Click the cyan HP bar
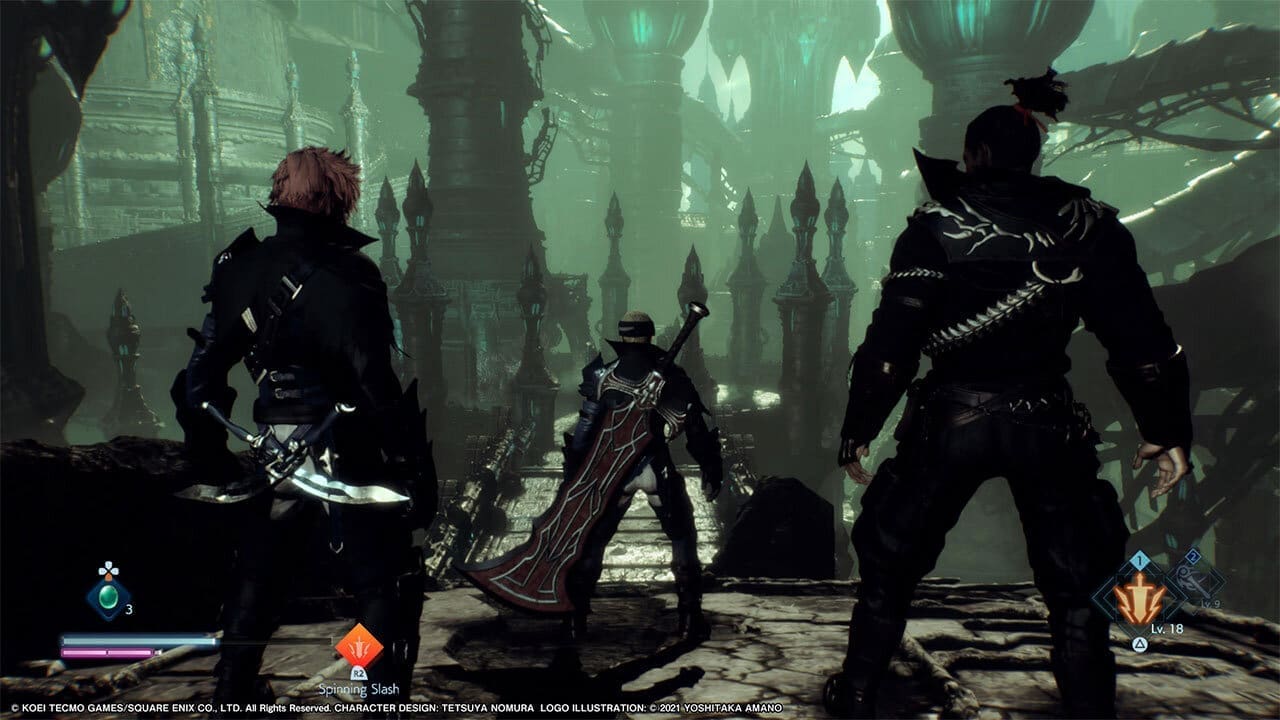 click(137, 641)
